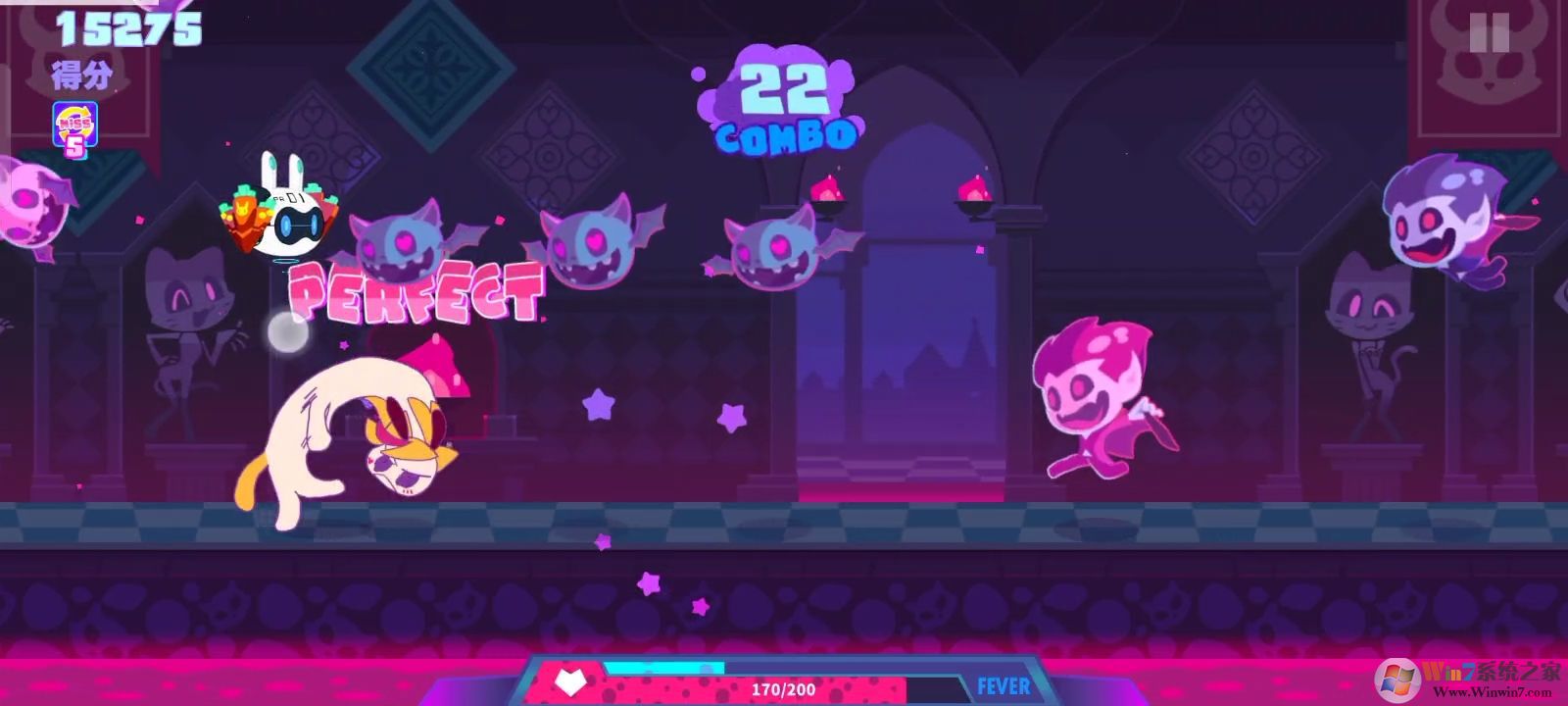Screen dimensions: 1568x706
Task: Tap the 得分 score label
Action: tap(80, 74)
